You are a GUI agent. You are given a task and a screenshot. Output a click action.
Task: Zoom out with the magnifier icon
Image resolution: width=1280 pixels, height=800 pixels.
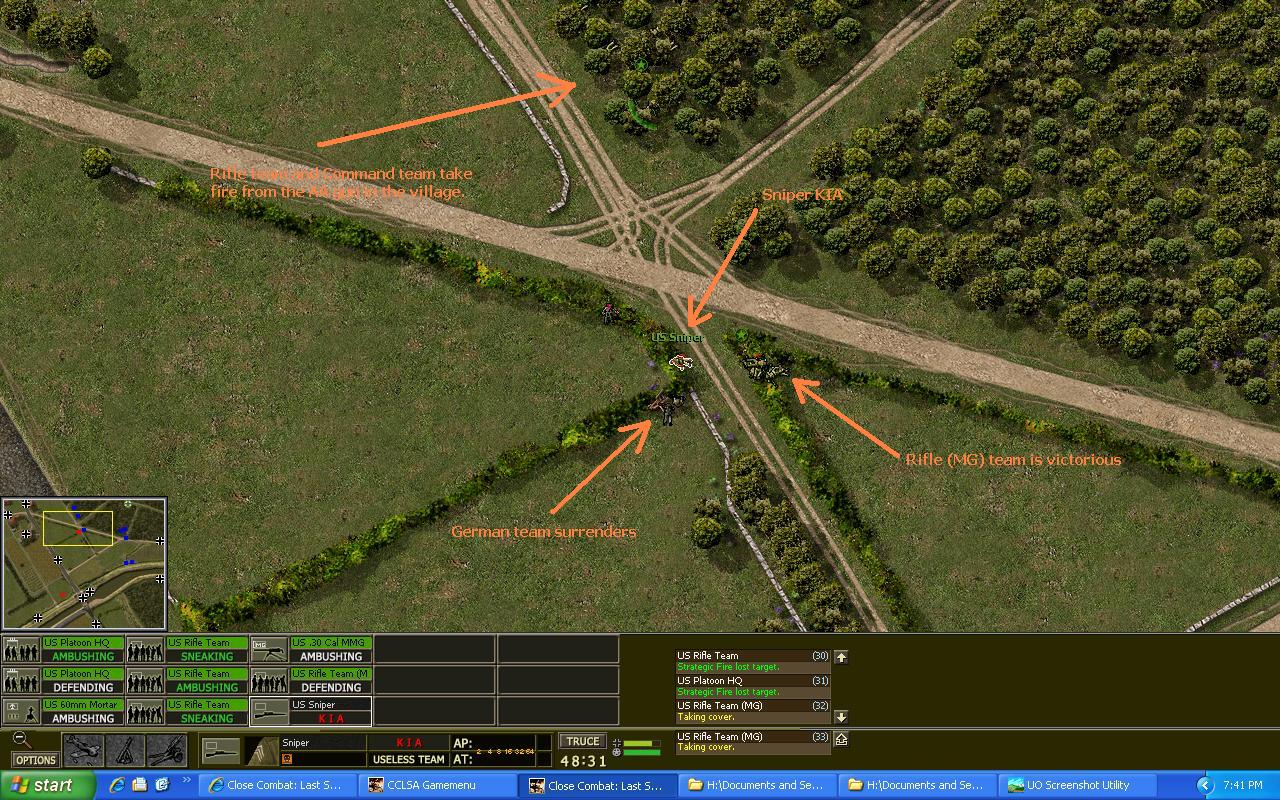[21, 740]
